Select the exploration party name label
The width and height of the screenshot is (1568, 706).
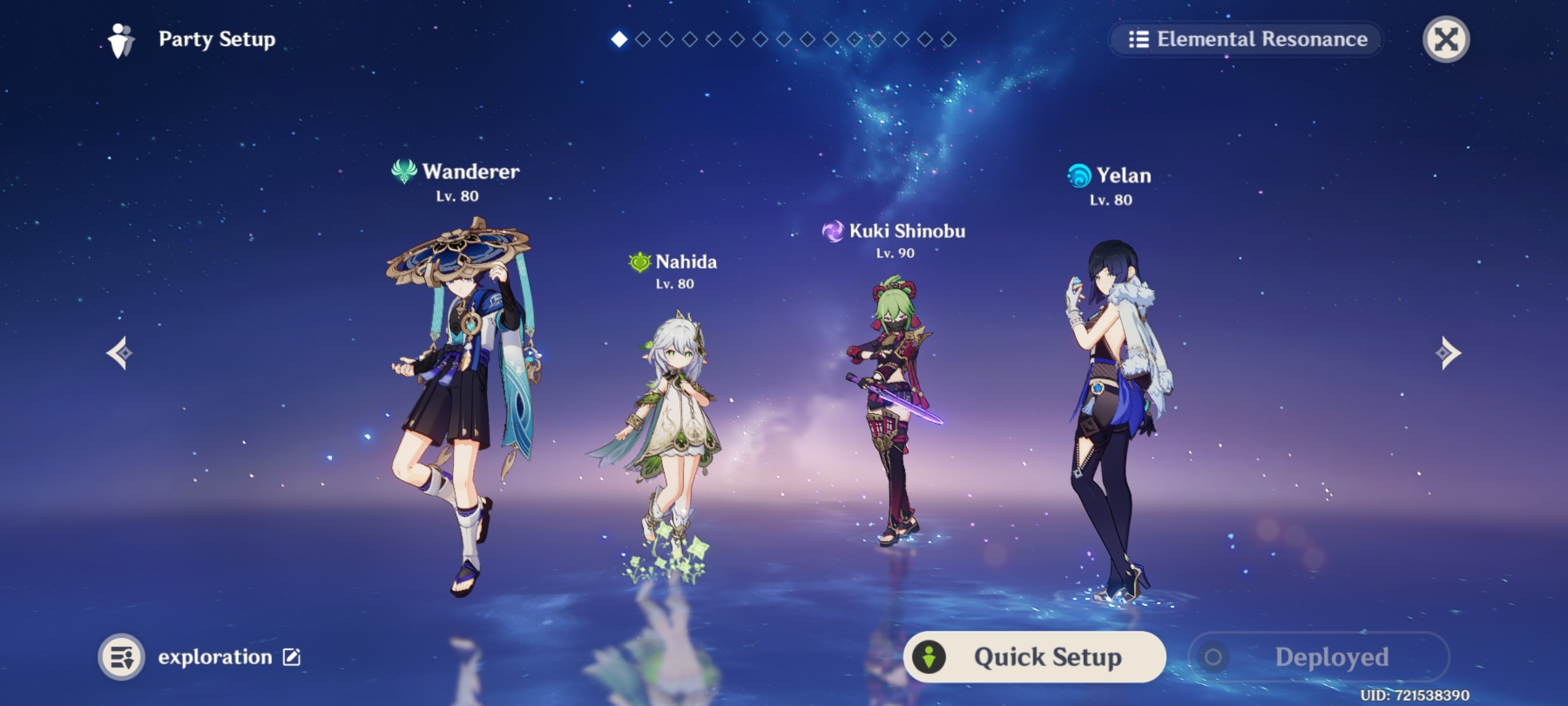(216, 658)
